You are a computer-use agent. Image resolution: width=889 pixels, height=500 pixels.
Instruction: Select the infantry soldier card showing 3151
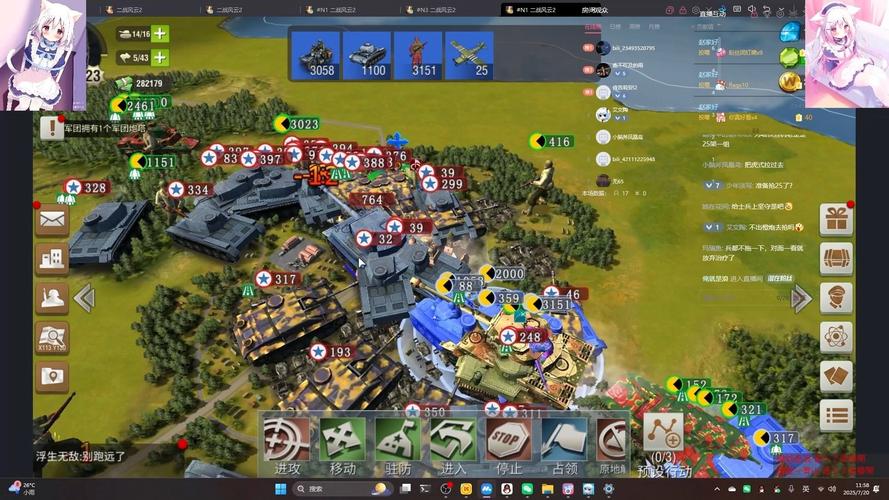click(424, 54)
